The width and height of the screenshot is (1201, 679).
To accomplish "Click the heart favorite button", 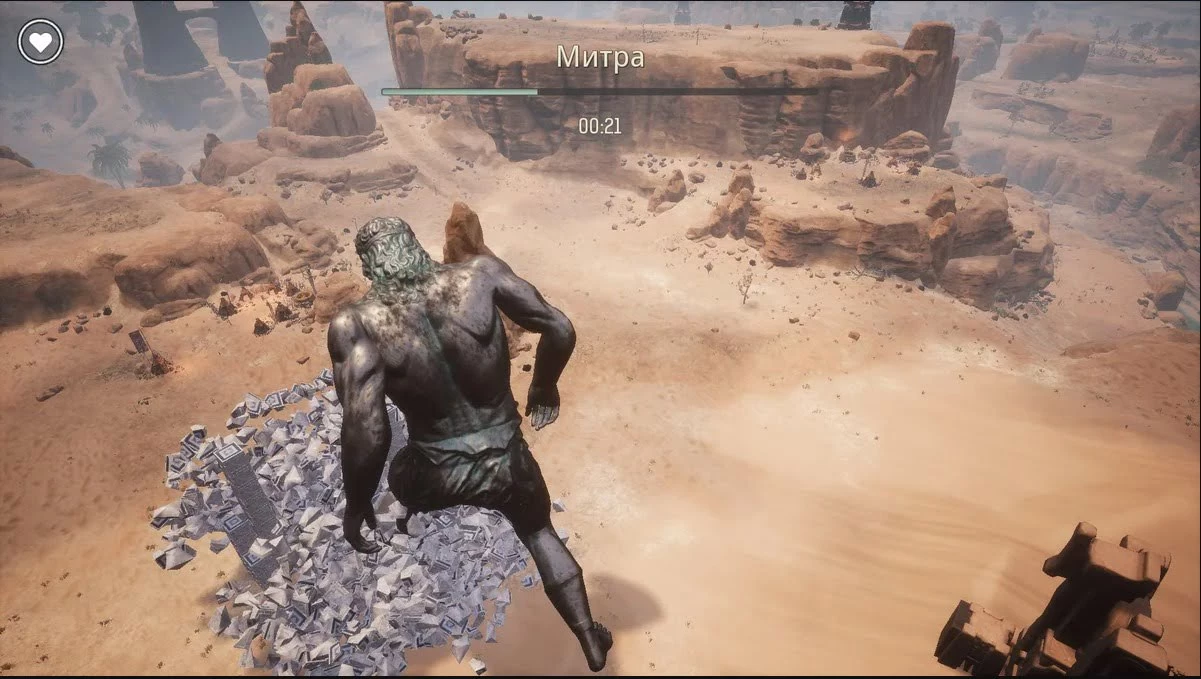I will [x=40, y=42].
